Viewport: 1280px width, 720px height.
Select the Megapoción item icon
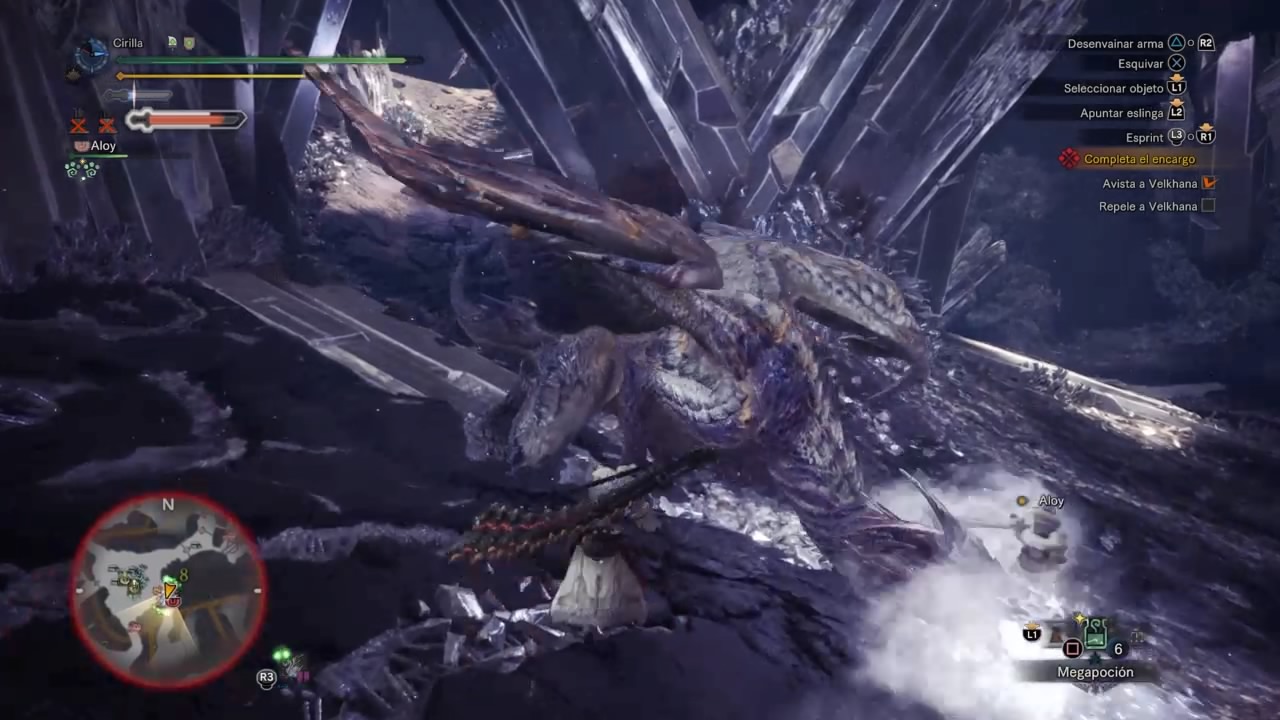1095,634
